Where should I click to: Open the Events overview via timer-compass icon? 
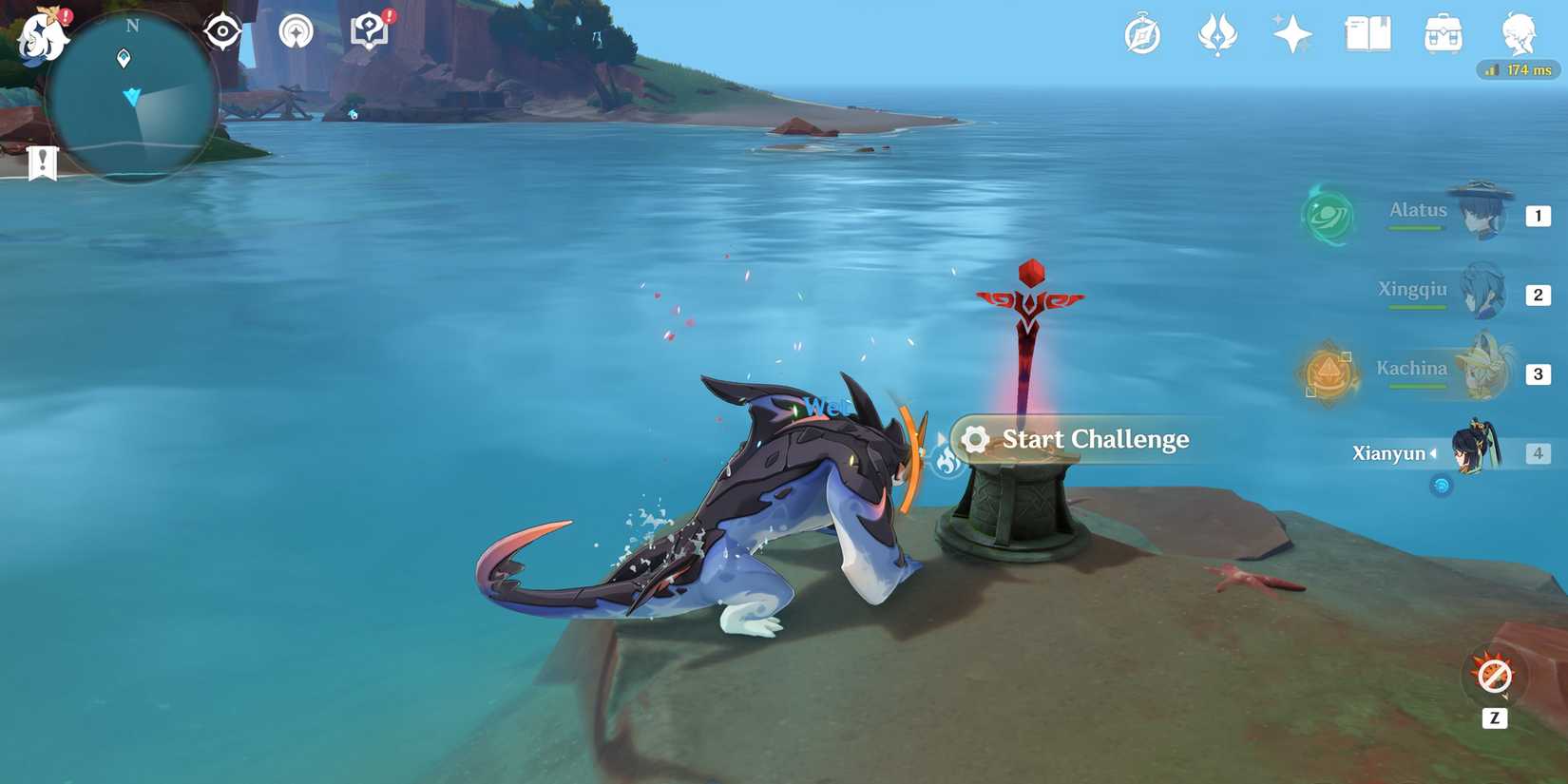1140,33
